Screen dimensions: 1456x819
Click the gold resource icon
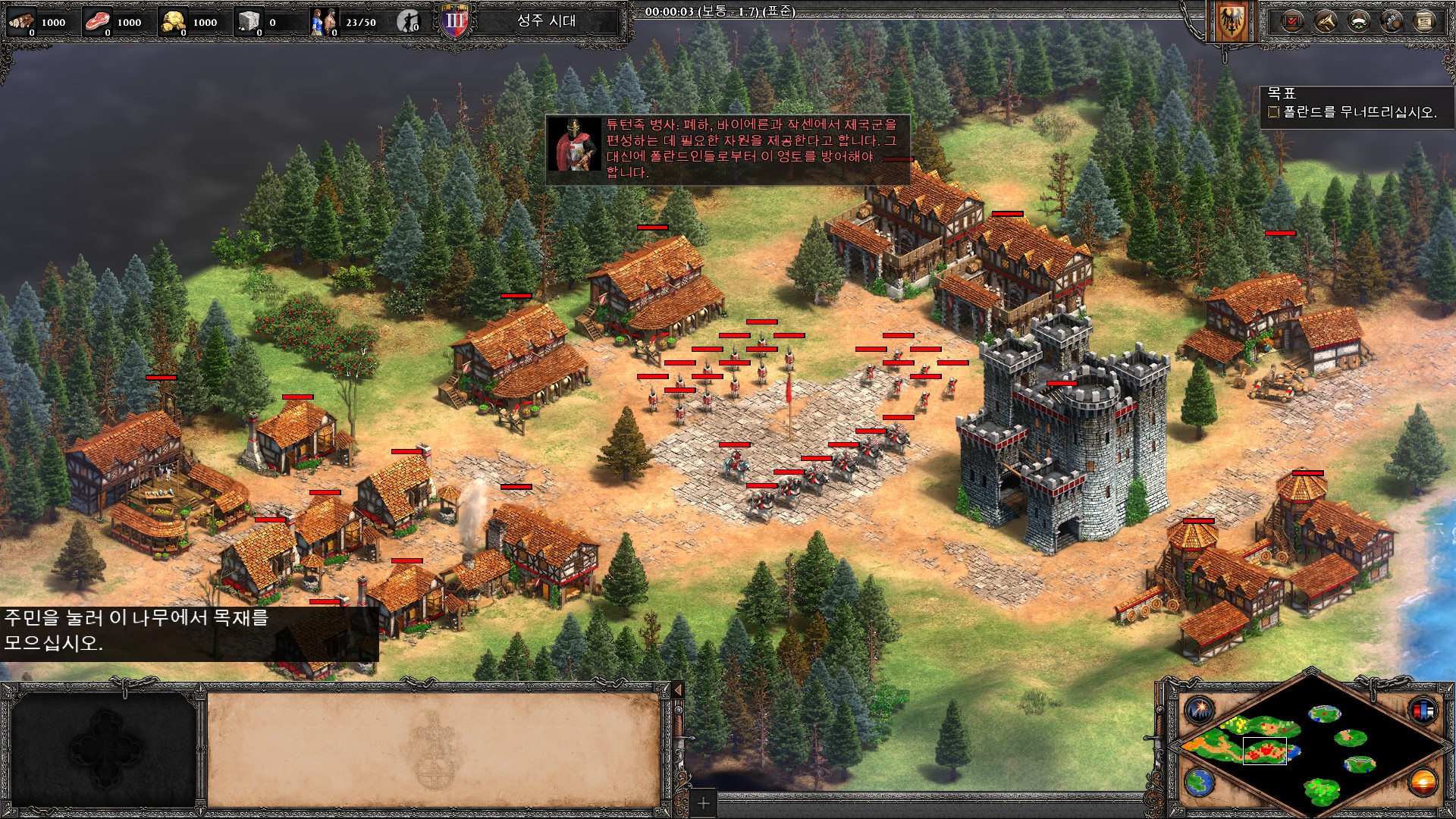pyautogui.click(x=173, y=21)
